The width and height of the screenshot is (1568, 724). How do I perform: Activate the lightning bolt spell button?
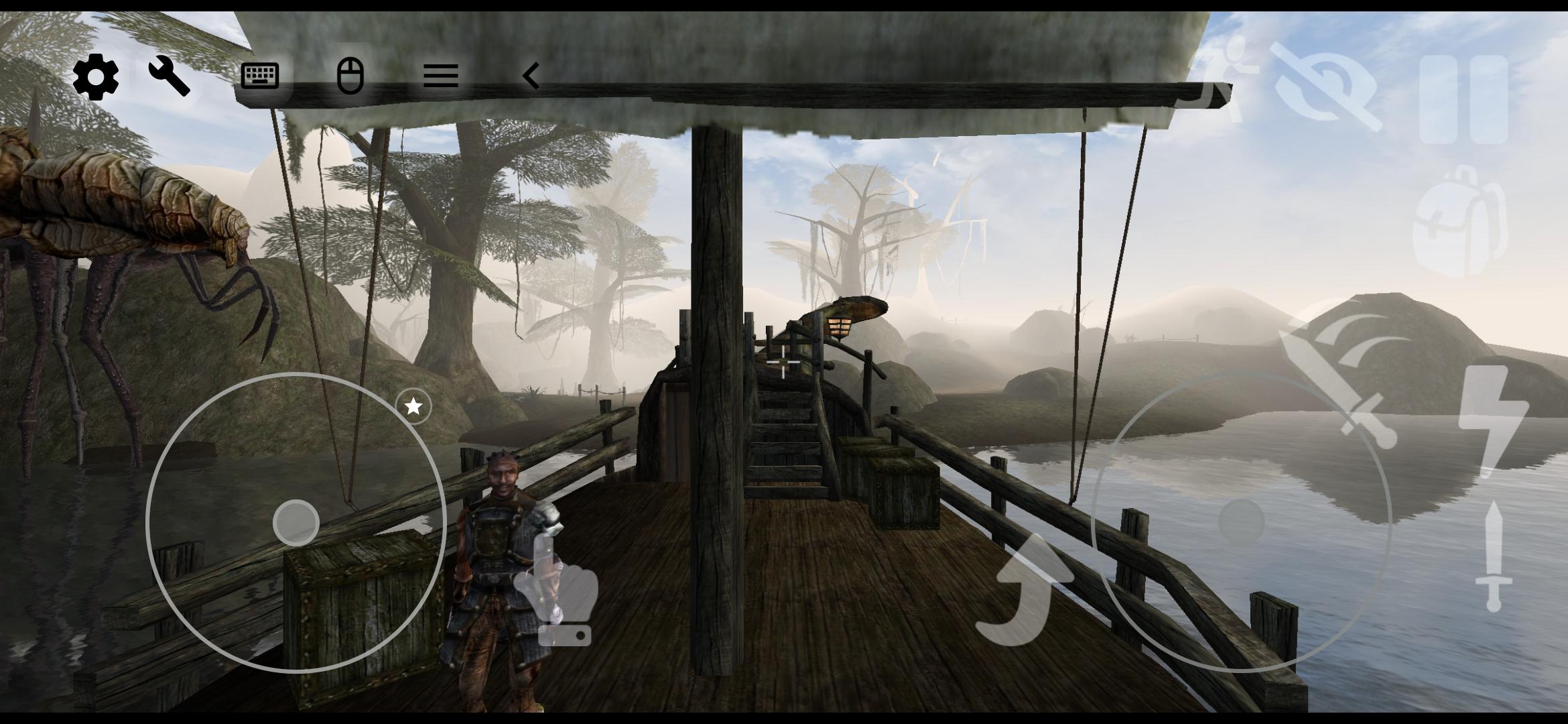pyautogui.click(x=1492, y=419)
